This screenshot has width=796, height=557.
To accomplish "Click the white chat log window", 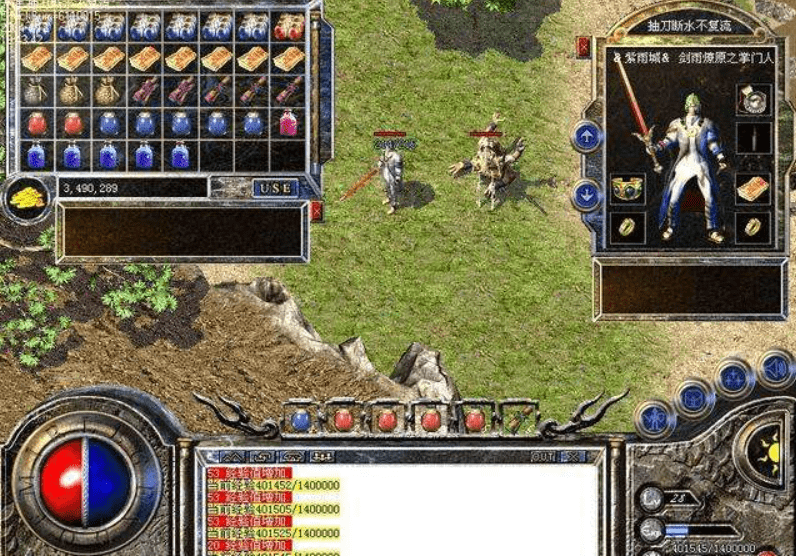I will pyautogui.click(x=400, y=510).
